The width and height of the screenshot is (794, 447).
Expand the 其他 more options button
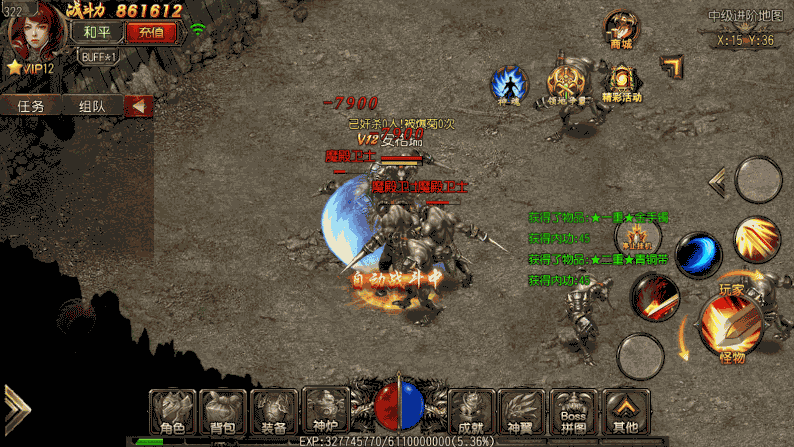click(625, 409)
